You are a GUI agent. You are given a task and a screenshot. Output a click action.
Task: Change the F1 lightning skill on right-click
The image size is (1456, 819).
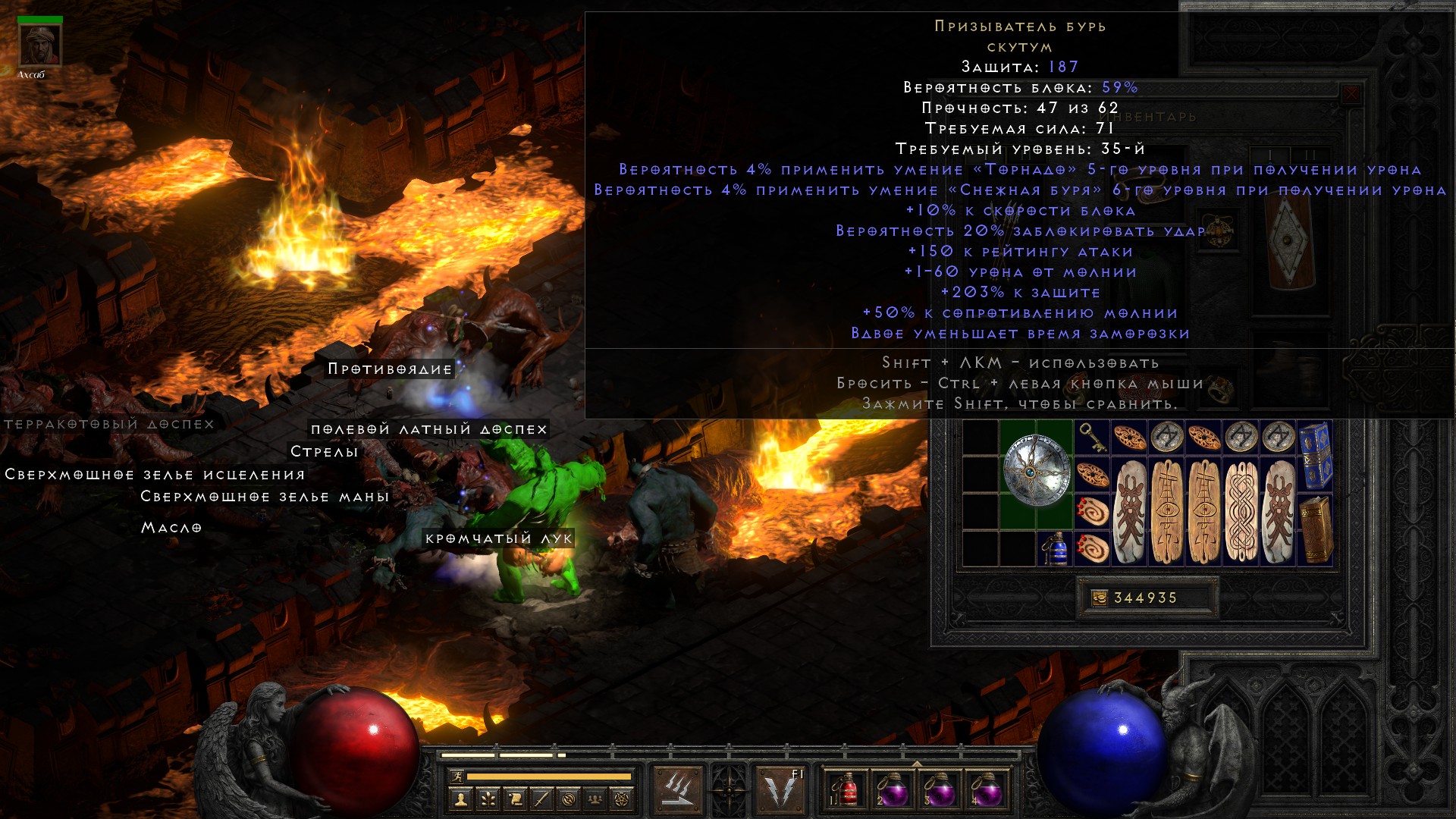tap(781, 789)
